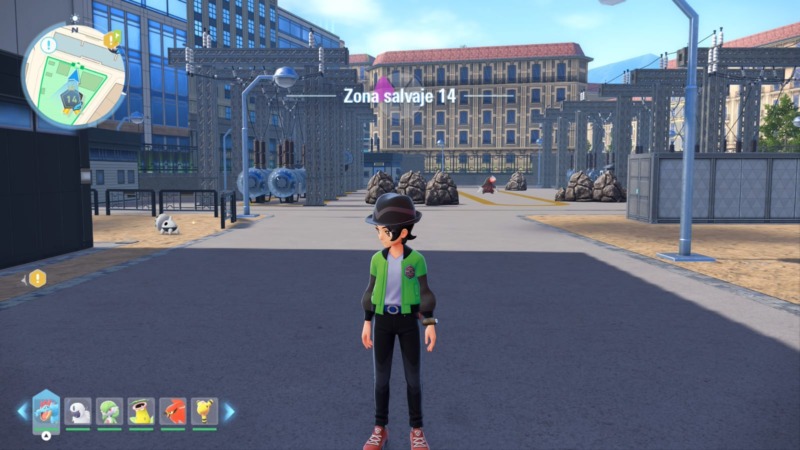
Task: Select the purple Zona salvaje 14 waypoint marker
Action: point(383,88)
